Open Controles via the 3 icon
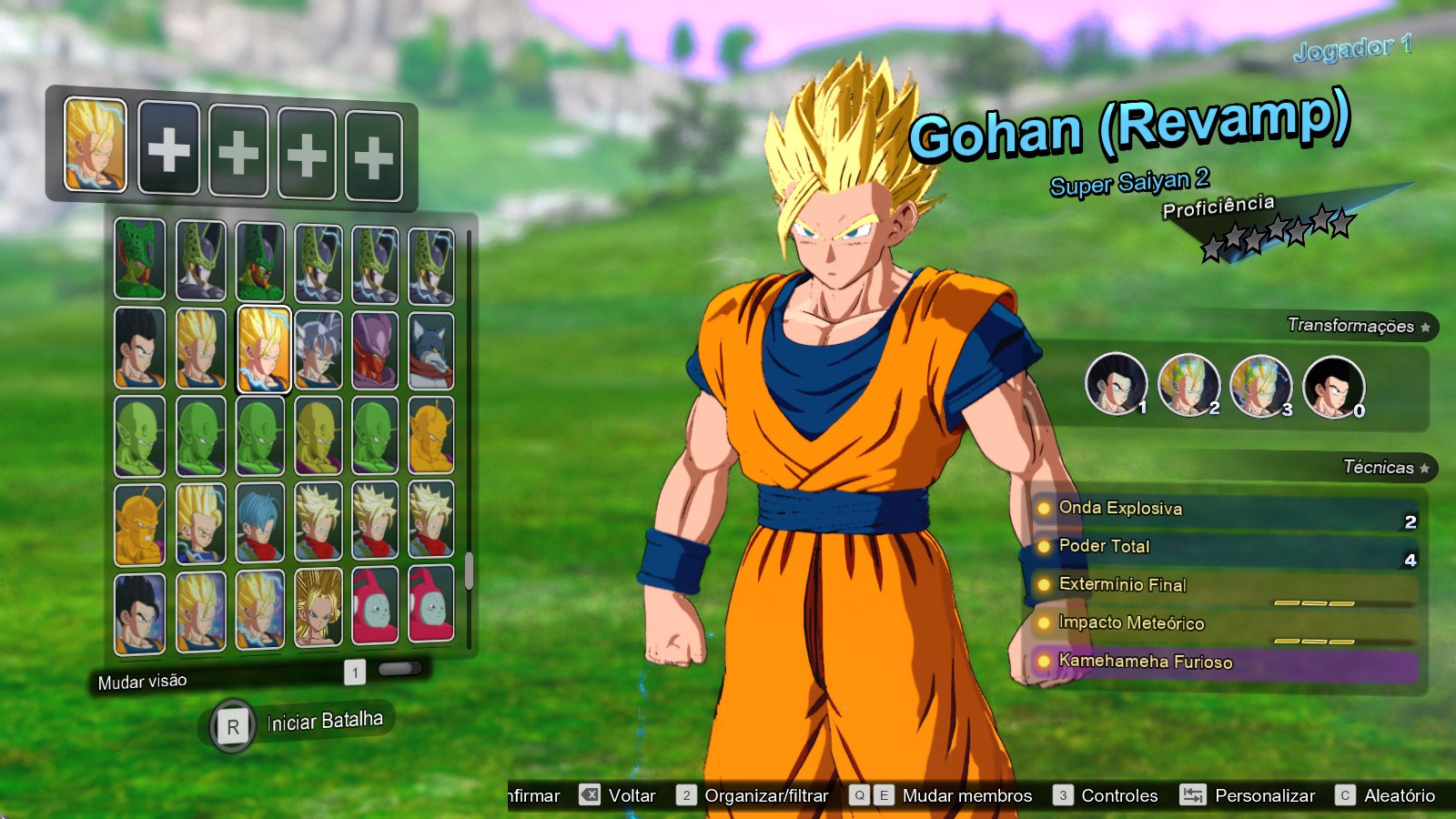Screen dimensions: 1456x819 [x=1061, y=794]
